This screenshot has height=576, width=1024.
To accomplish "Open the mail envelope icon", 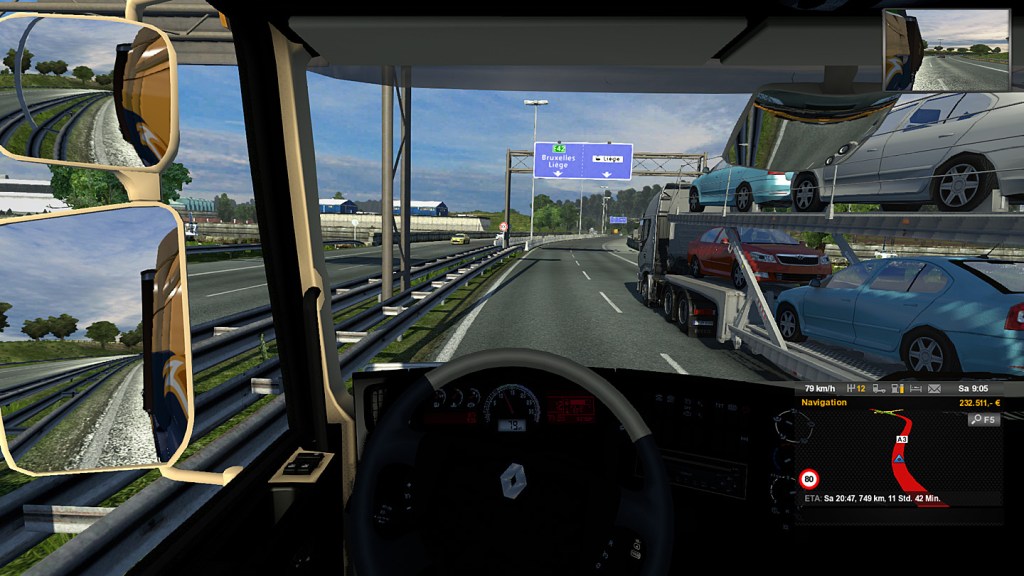I will (x=934, y=388).
